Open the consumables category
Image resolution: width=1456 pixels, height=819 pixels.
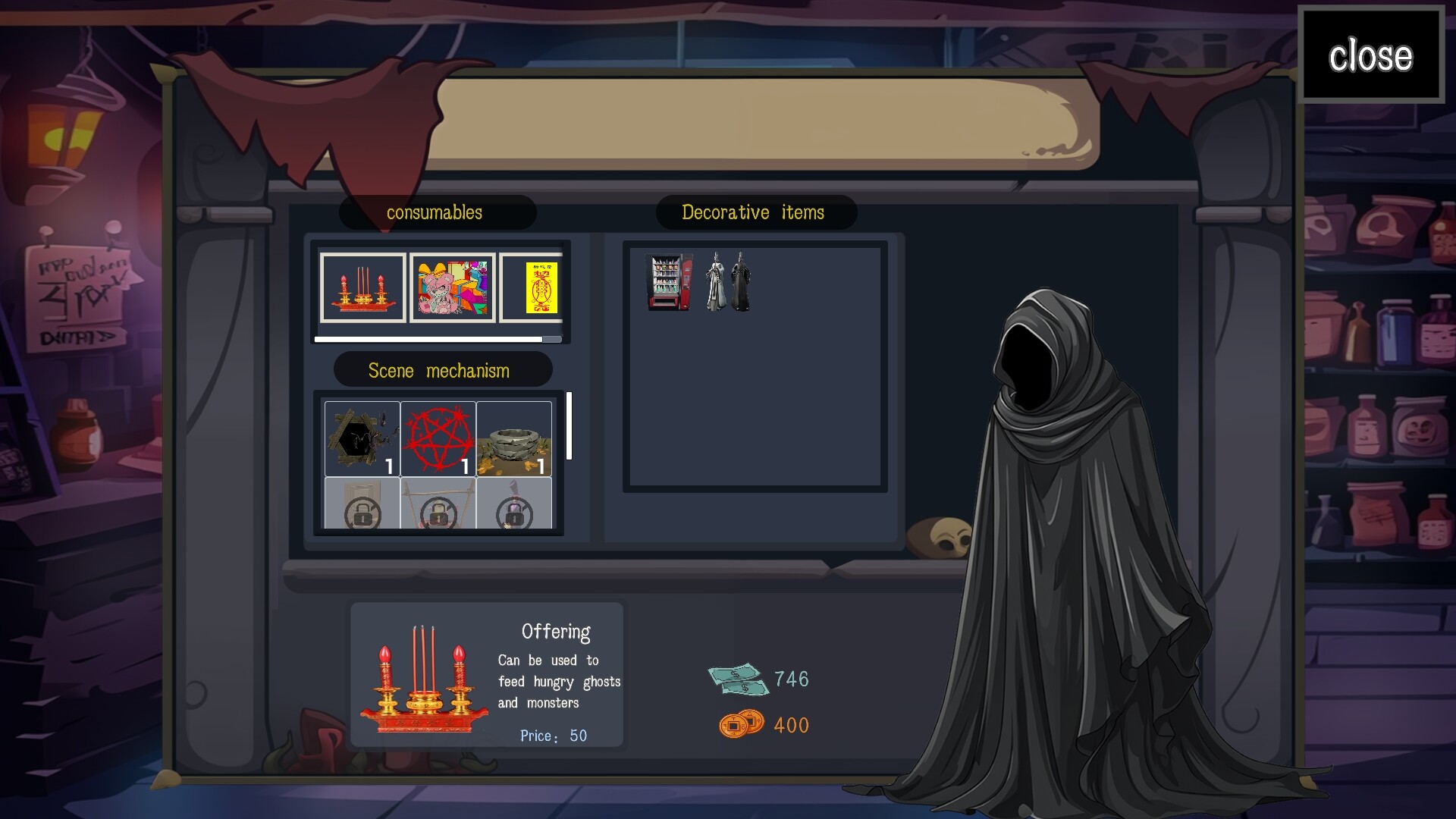point(435,213)
